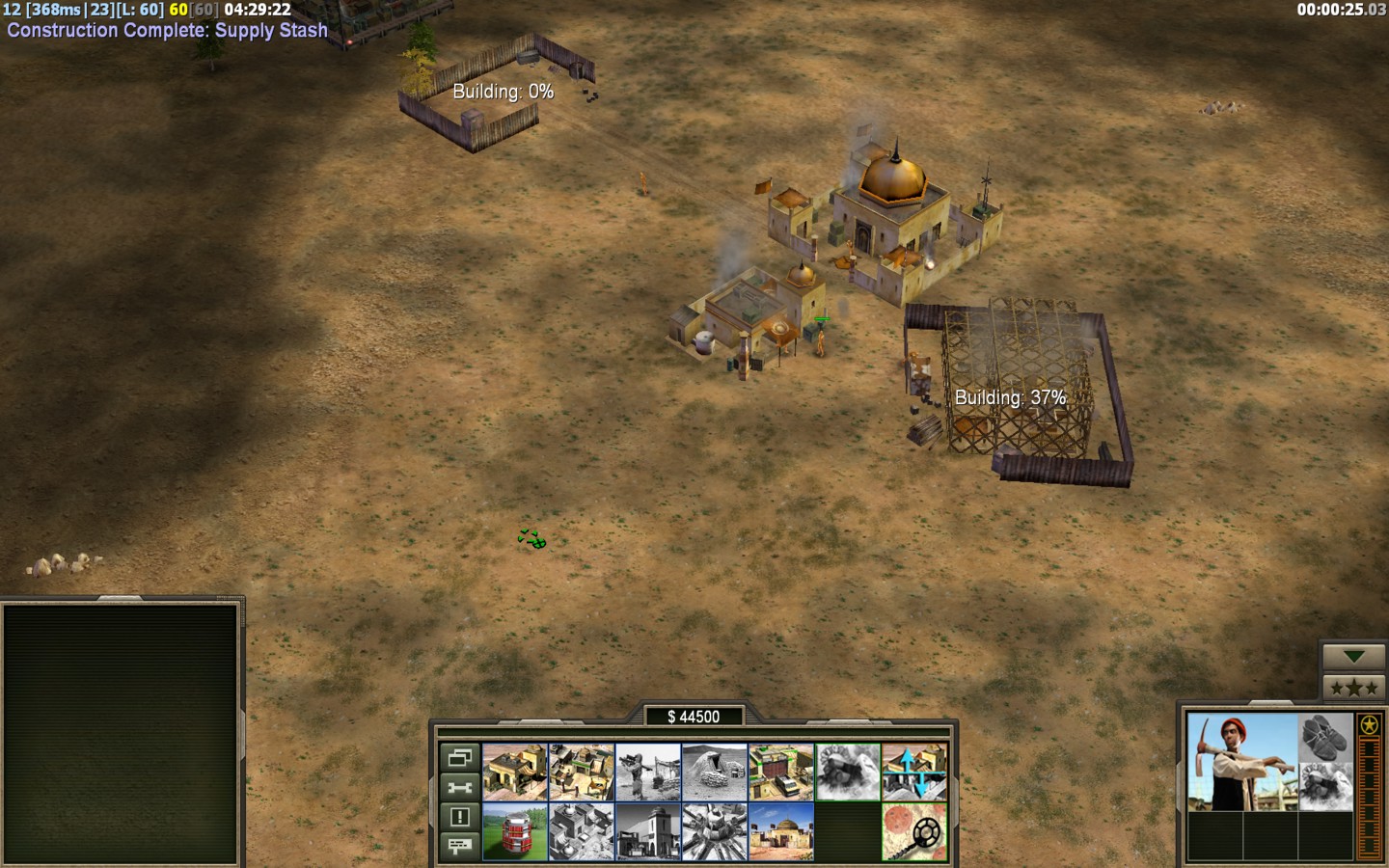Click the exclamation mark button
This screenshot has width=1389, height=868.
(460, 817)
